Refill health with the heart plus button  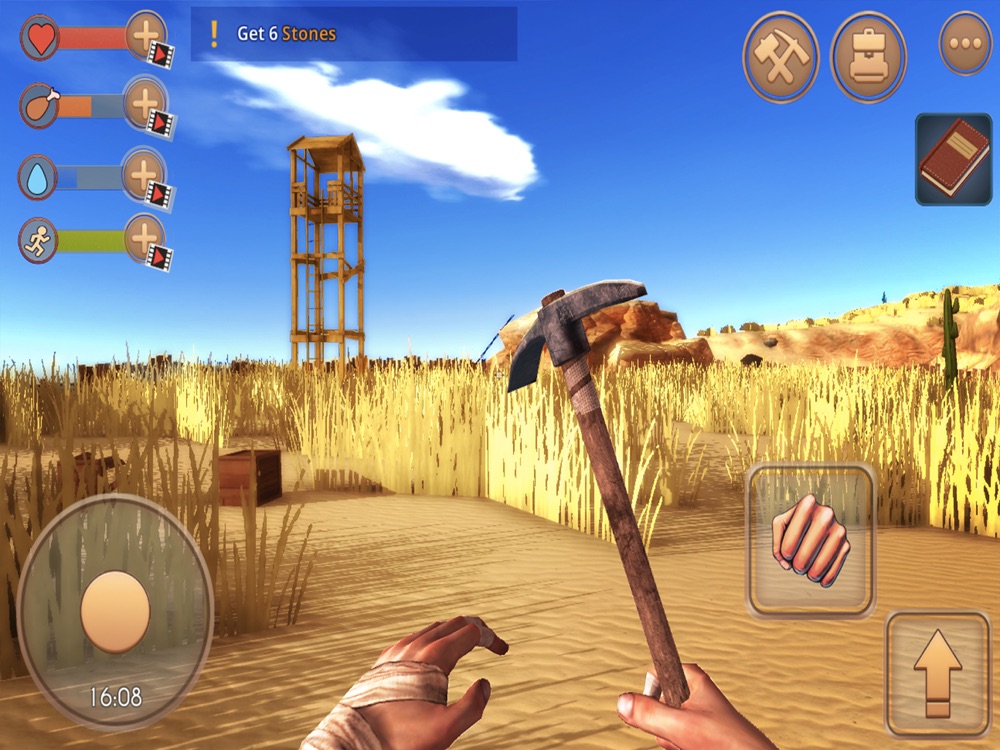coord(147,38)
